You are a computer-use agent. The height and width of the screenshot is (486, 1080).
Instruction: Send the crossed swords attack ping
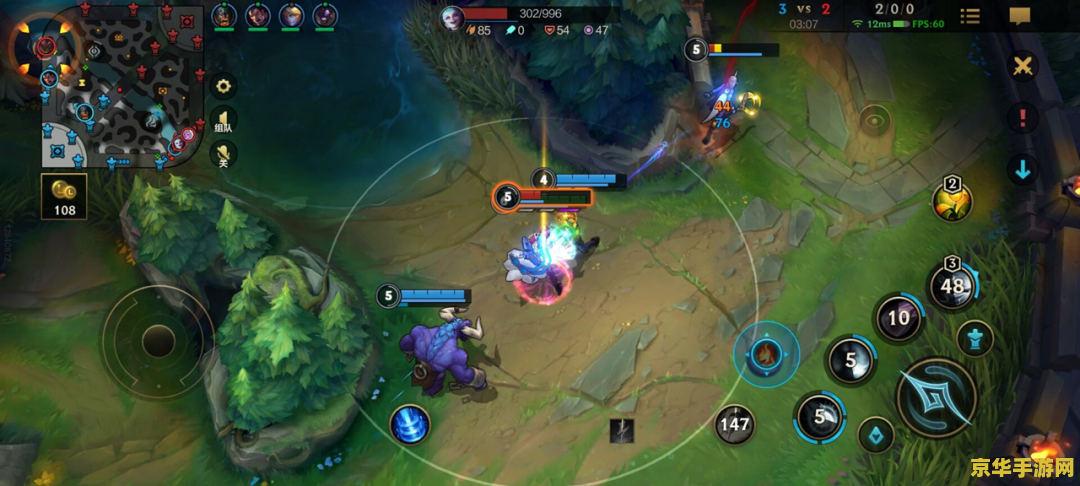(x=1022, y=67)
